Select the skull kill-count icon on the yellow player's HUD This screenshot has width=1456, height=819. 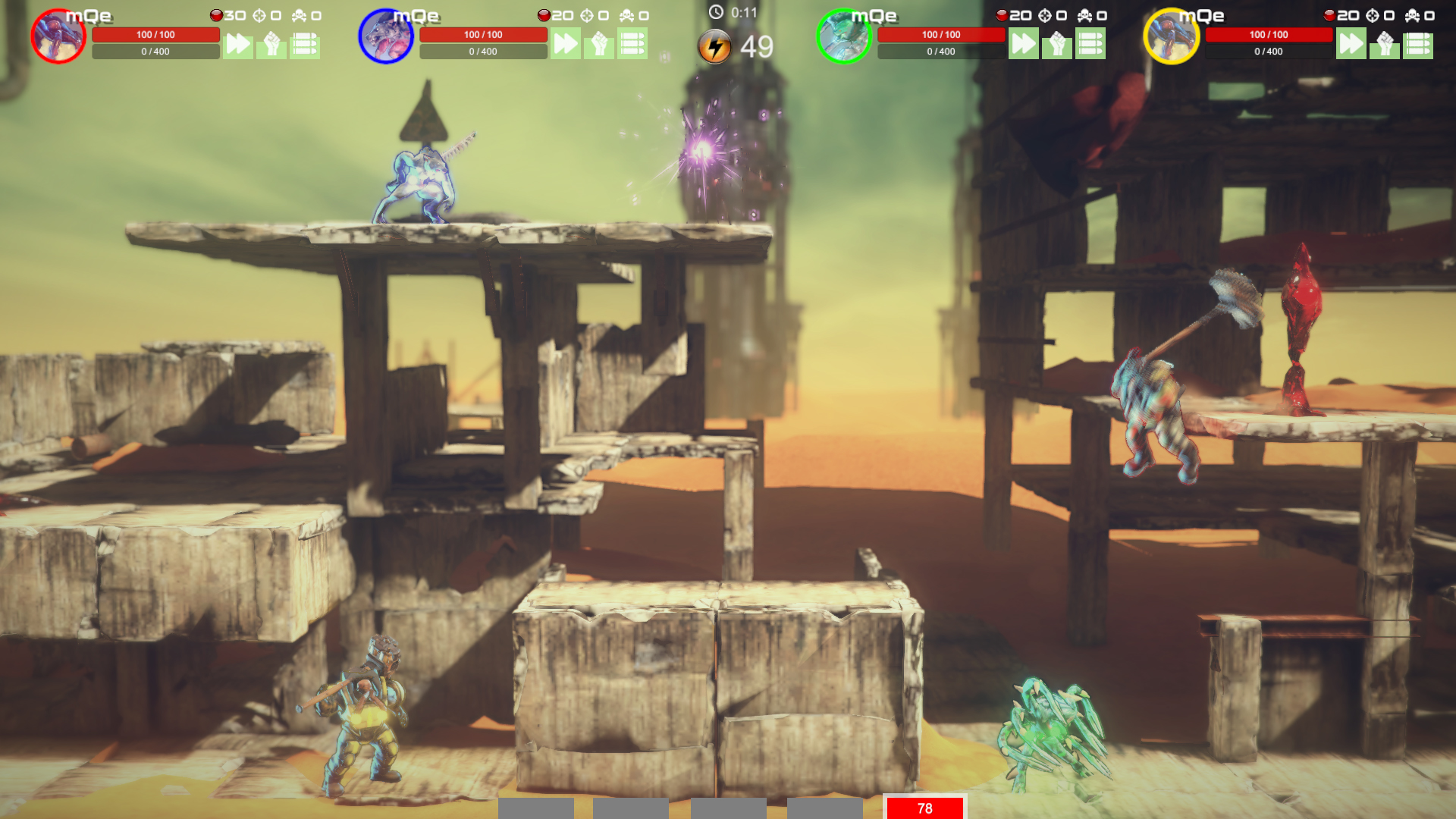1412,14
